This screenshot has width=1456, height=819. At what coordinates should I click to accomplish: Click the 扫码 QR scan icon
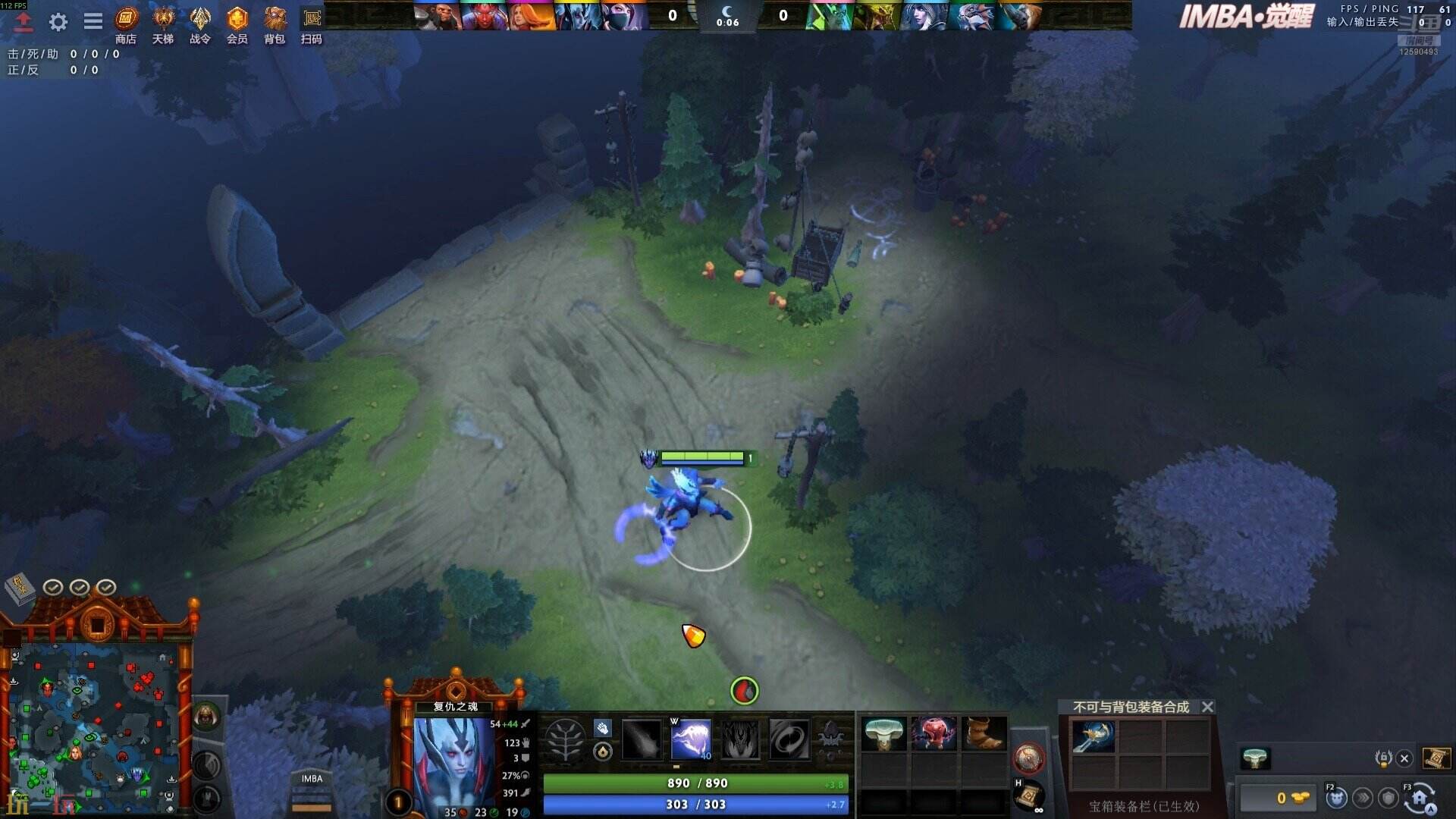tap(312, 23)
